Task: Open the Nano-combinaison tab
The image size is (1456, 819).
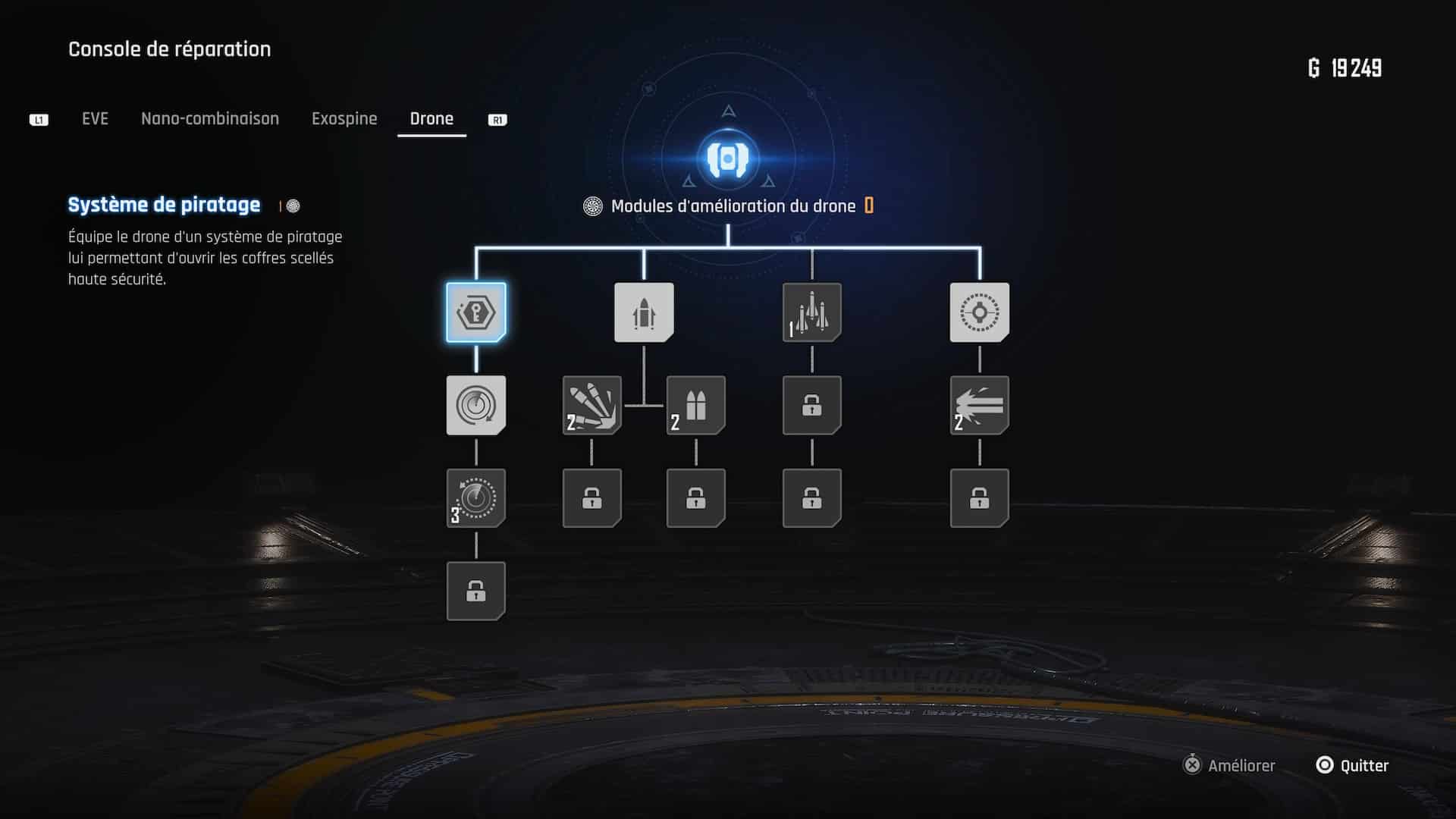Action: [210, 119]
